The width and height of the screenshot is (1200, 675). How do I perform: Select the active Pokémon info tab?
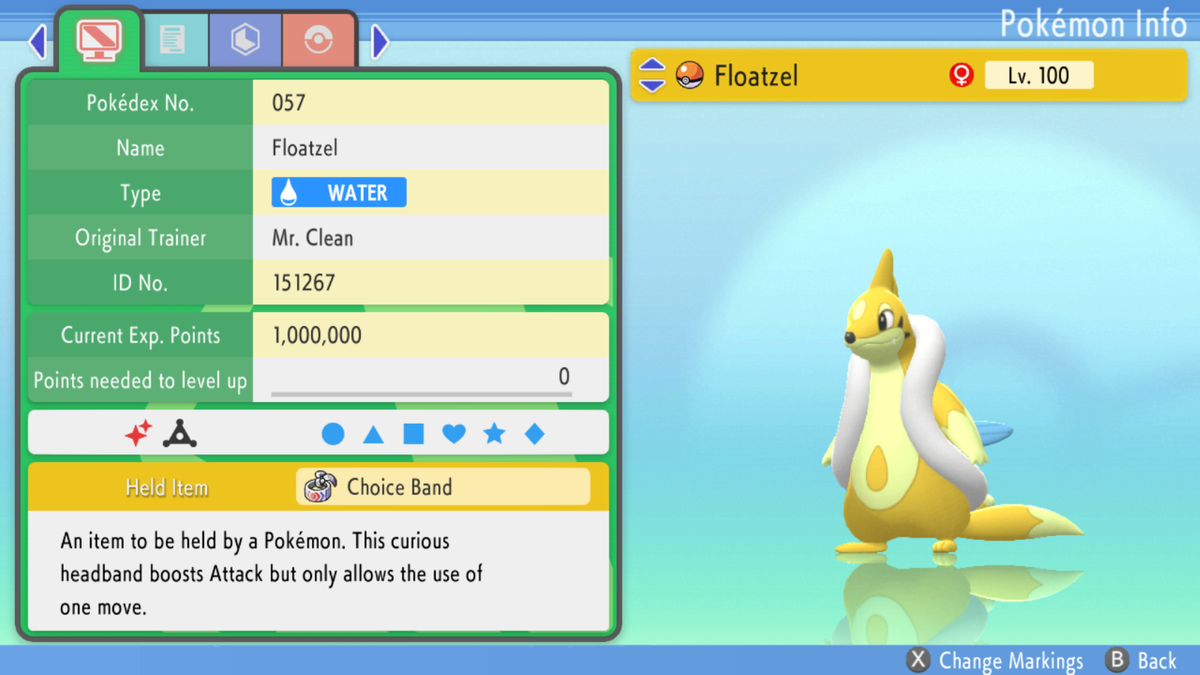click(99, 41)
